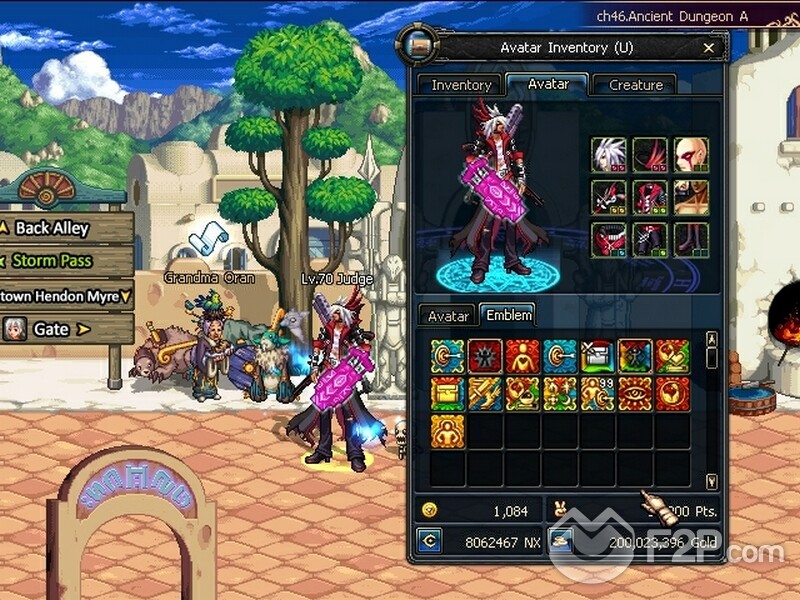Open the Creature tab
800x600 pixels.
coord(635,85)
